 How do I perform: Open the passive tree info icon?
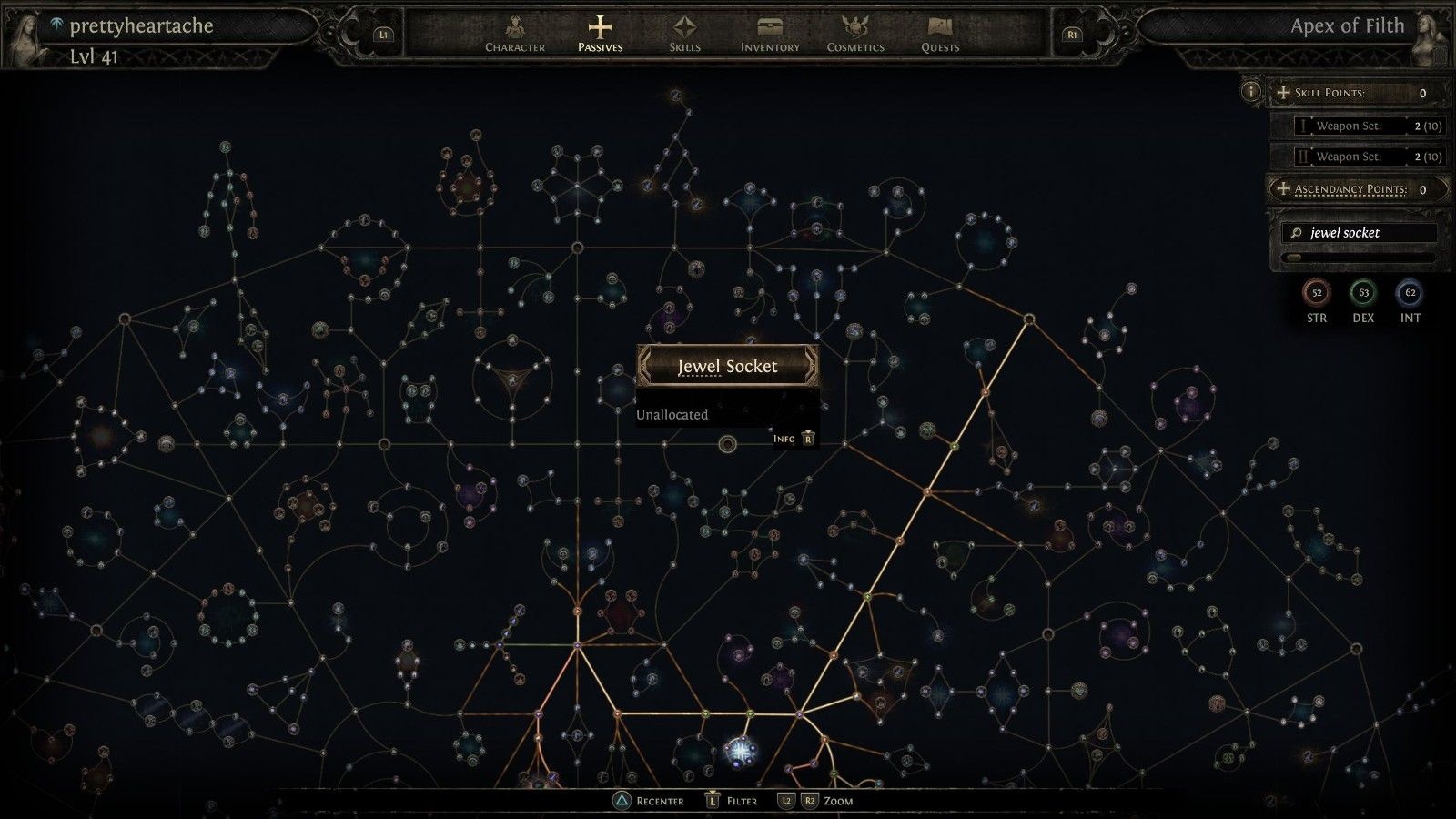(x=1251, y=92)
